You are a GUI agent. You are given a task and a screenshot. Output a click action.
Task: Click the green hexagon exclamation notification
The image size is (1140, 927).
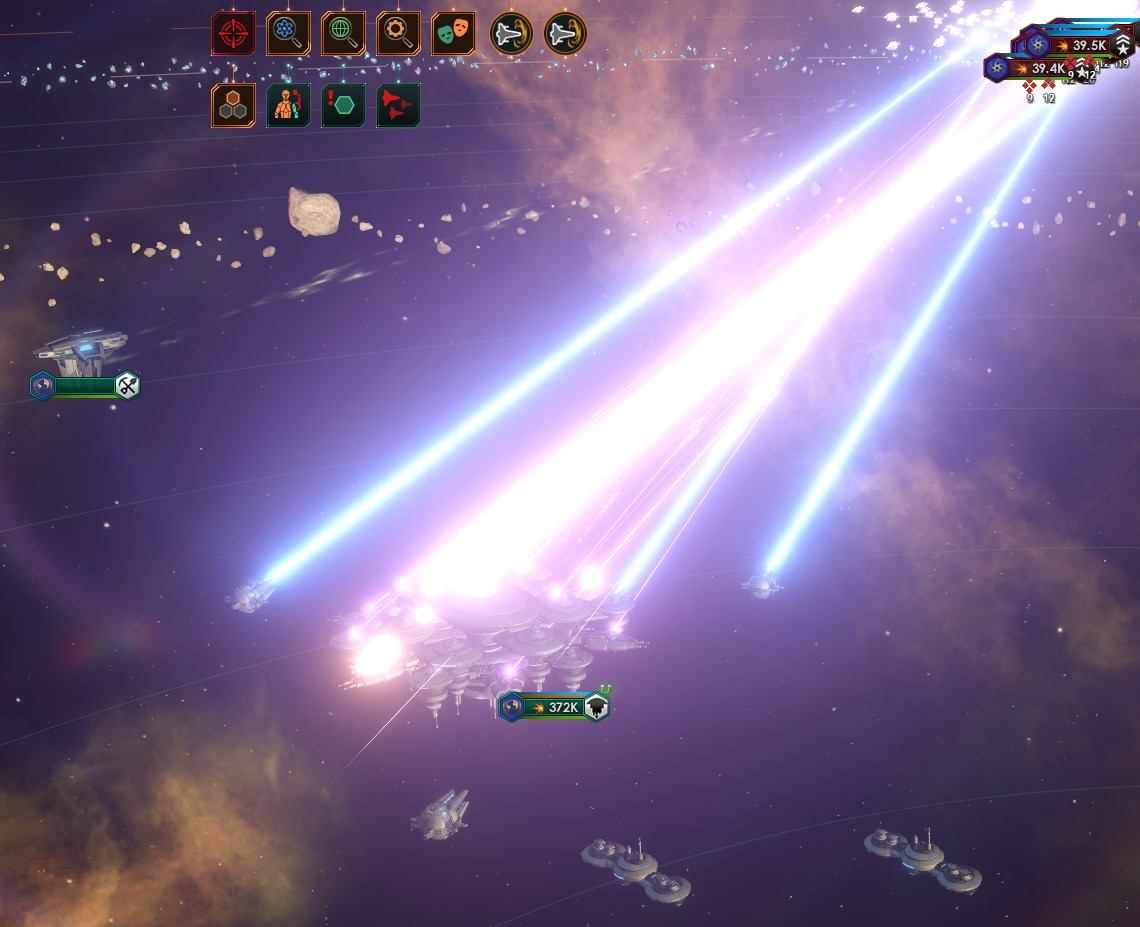[343, 105]
